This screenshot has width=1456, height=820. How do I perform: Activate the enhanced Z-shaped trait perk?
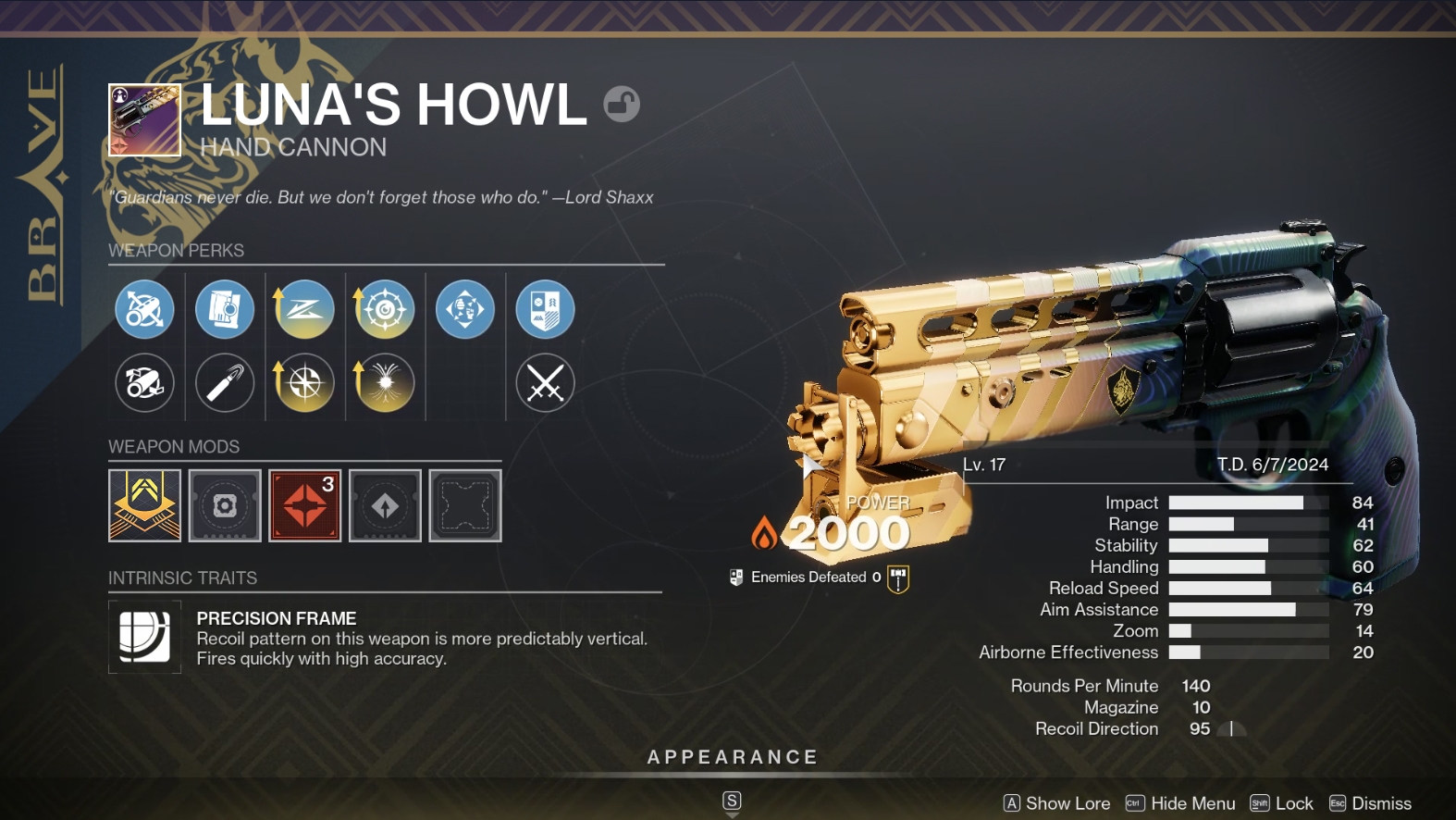coord(304,309)
